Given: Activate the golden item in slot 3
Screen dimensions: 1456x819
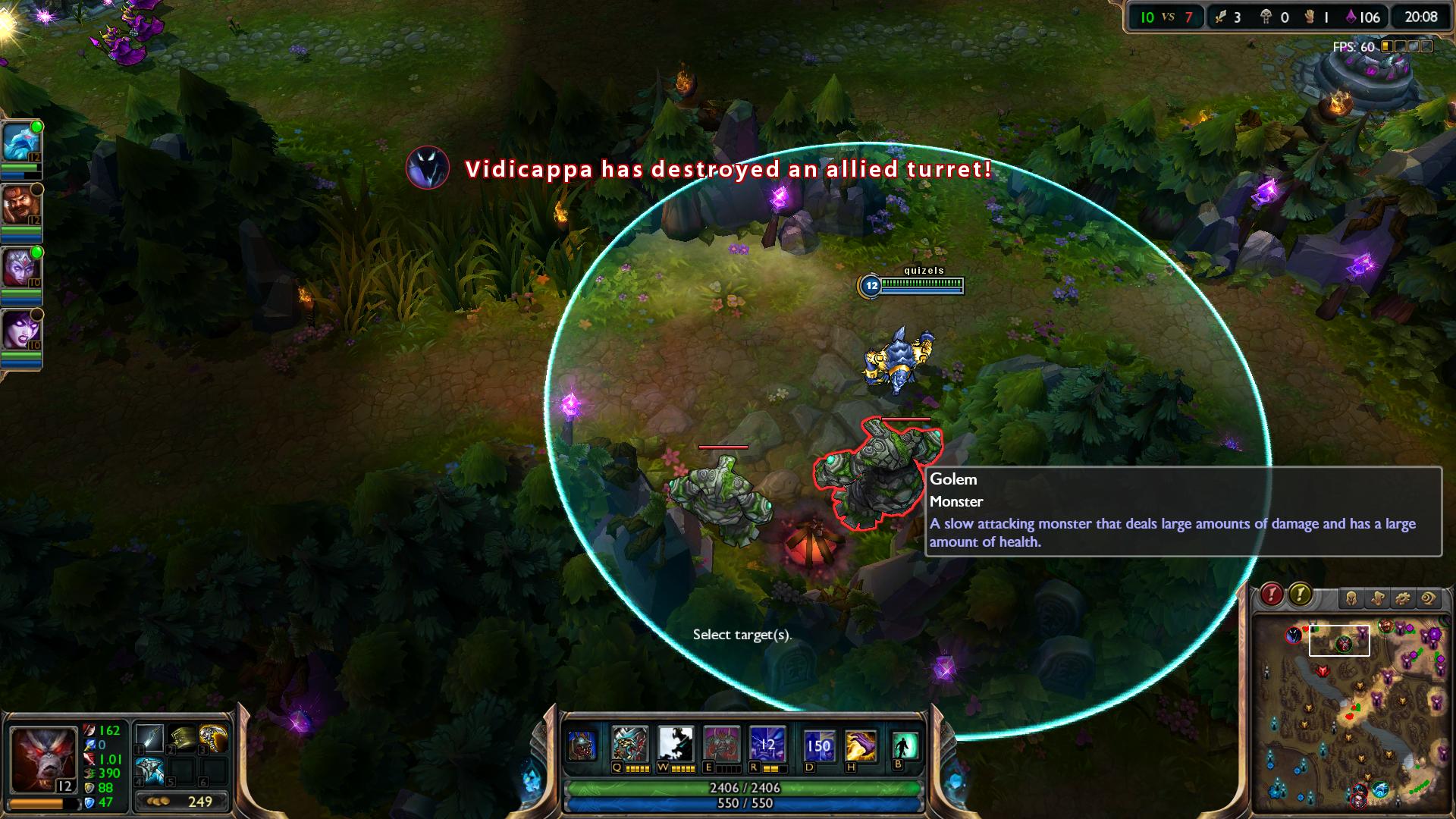Looking at the screenshot, I should click(x=213, y=738).
